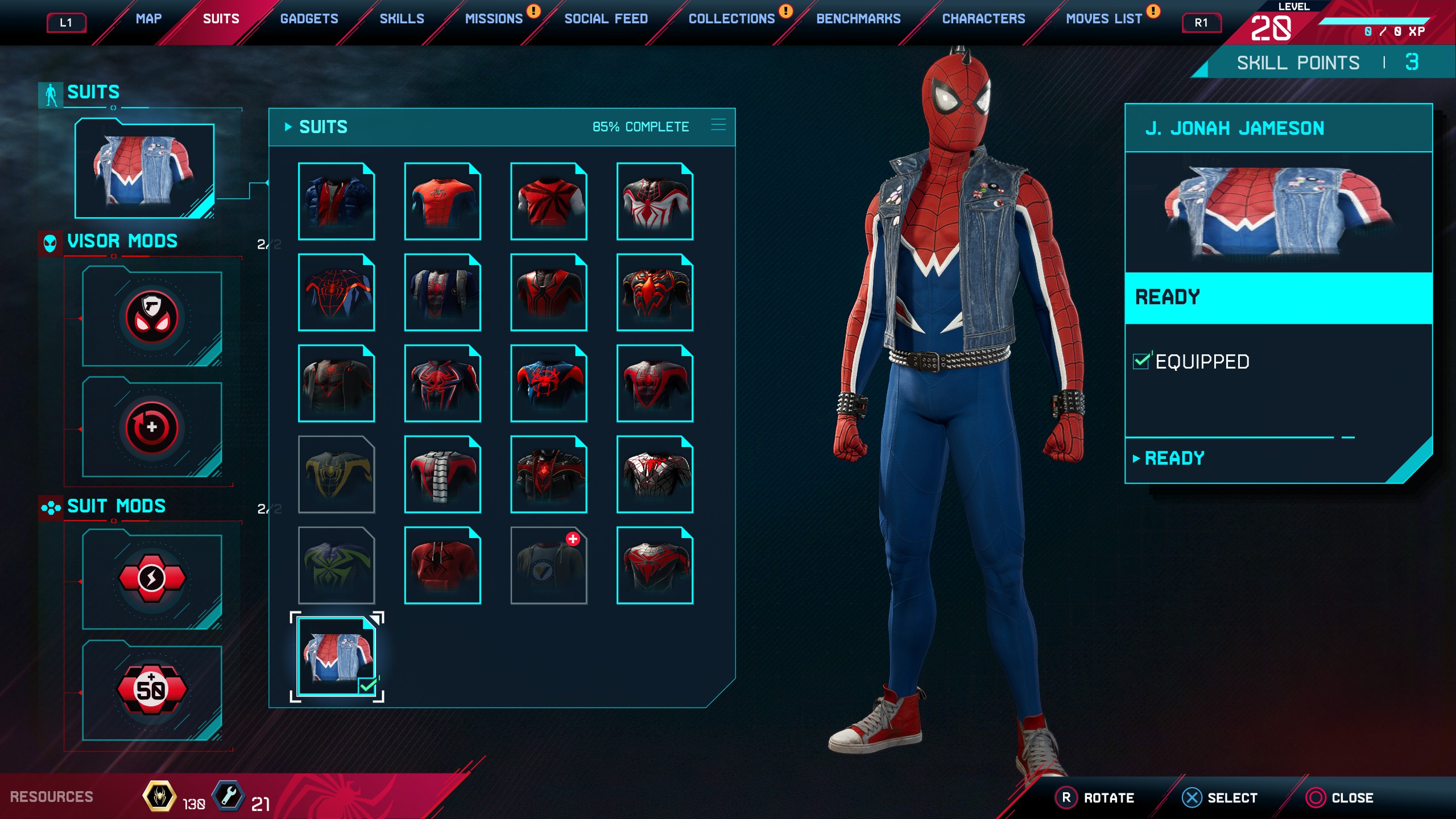Go to the Skills tab
This screenshot has height=819, width=1456.
click(x=402, y=19)
